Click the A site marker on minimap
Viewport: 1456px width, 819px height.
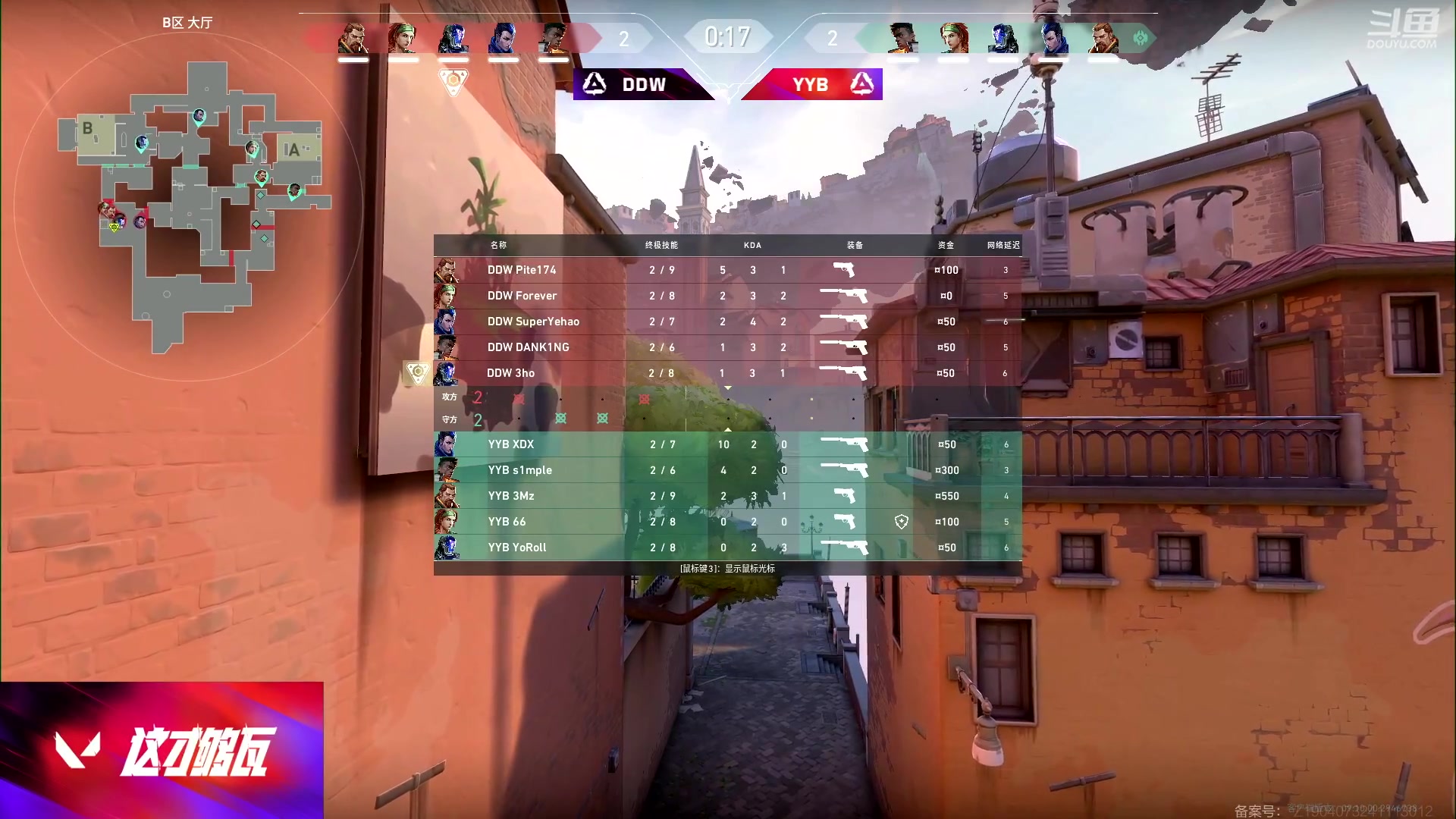pyautogui.click(x=293, y=149)
